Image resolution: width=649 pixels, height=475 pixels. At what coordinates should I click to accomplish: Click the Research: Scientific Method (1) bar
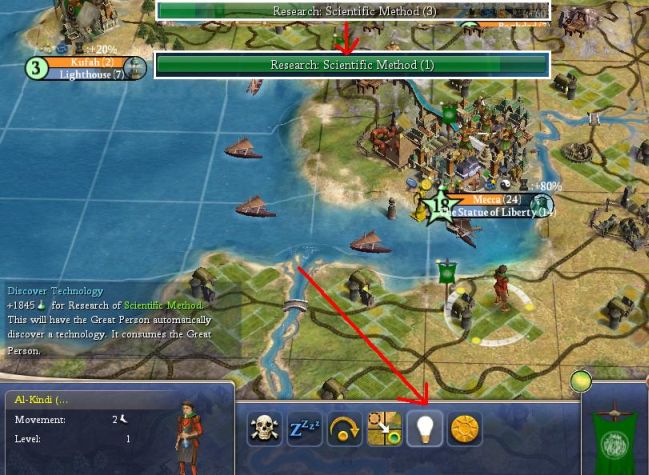click(x=352, y=65)
